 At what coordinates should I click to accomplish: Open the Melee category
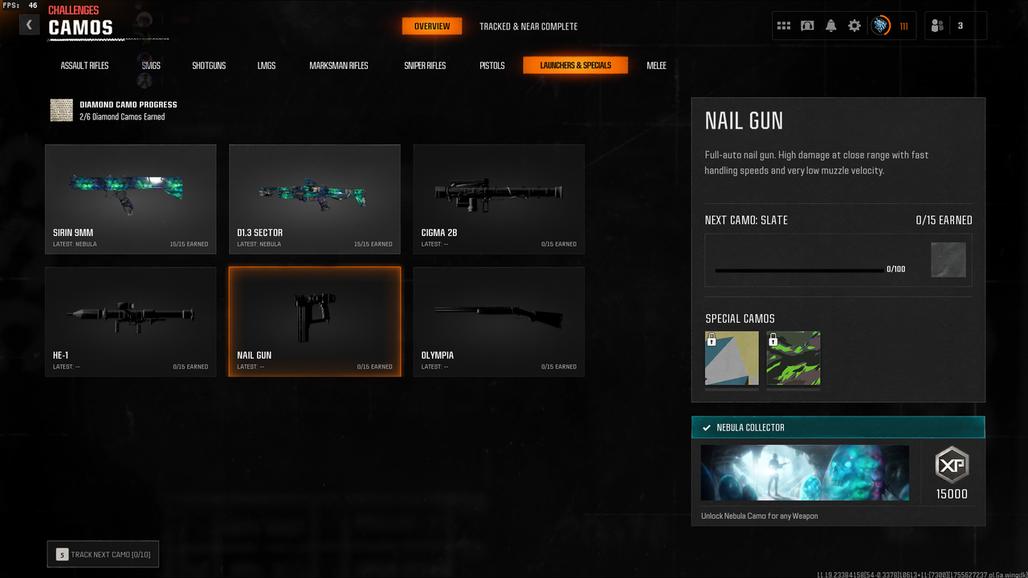click(656, 66)
